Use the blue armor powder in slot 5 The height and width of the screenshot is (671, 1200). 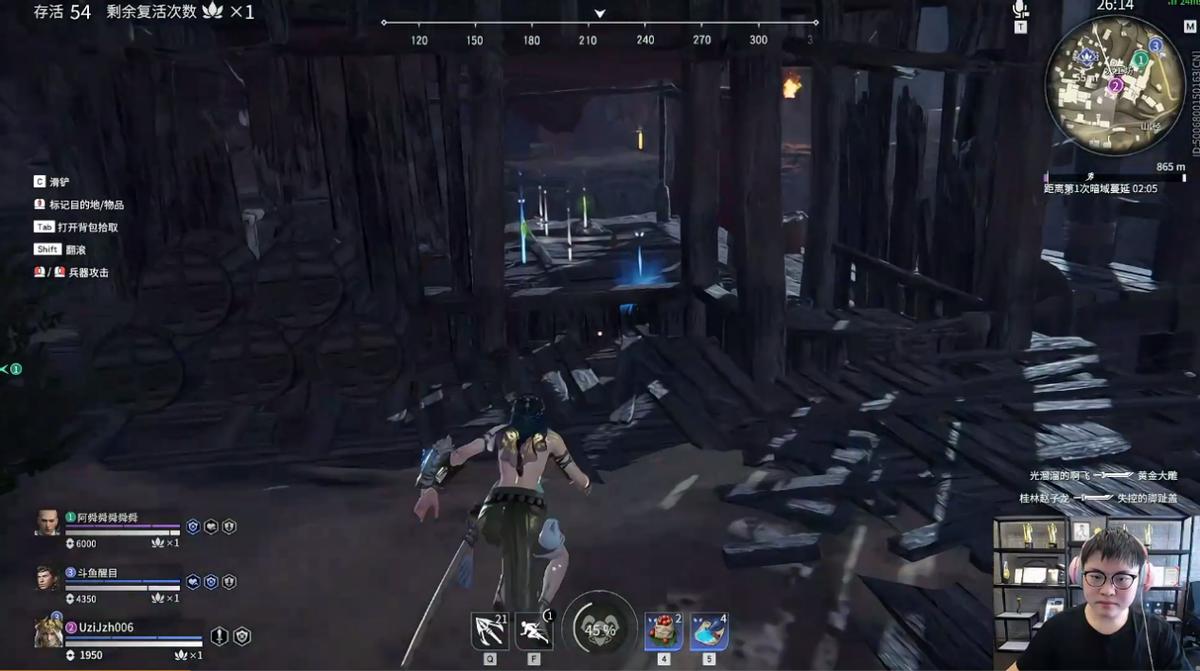click(709, 631)
